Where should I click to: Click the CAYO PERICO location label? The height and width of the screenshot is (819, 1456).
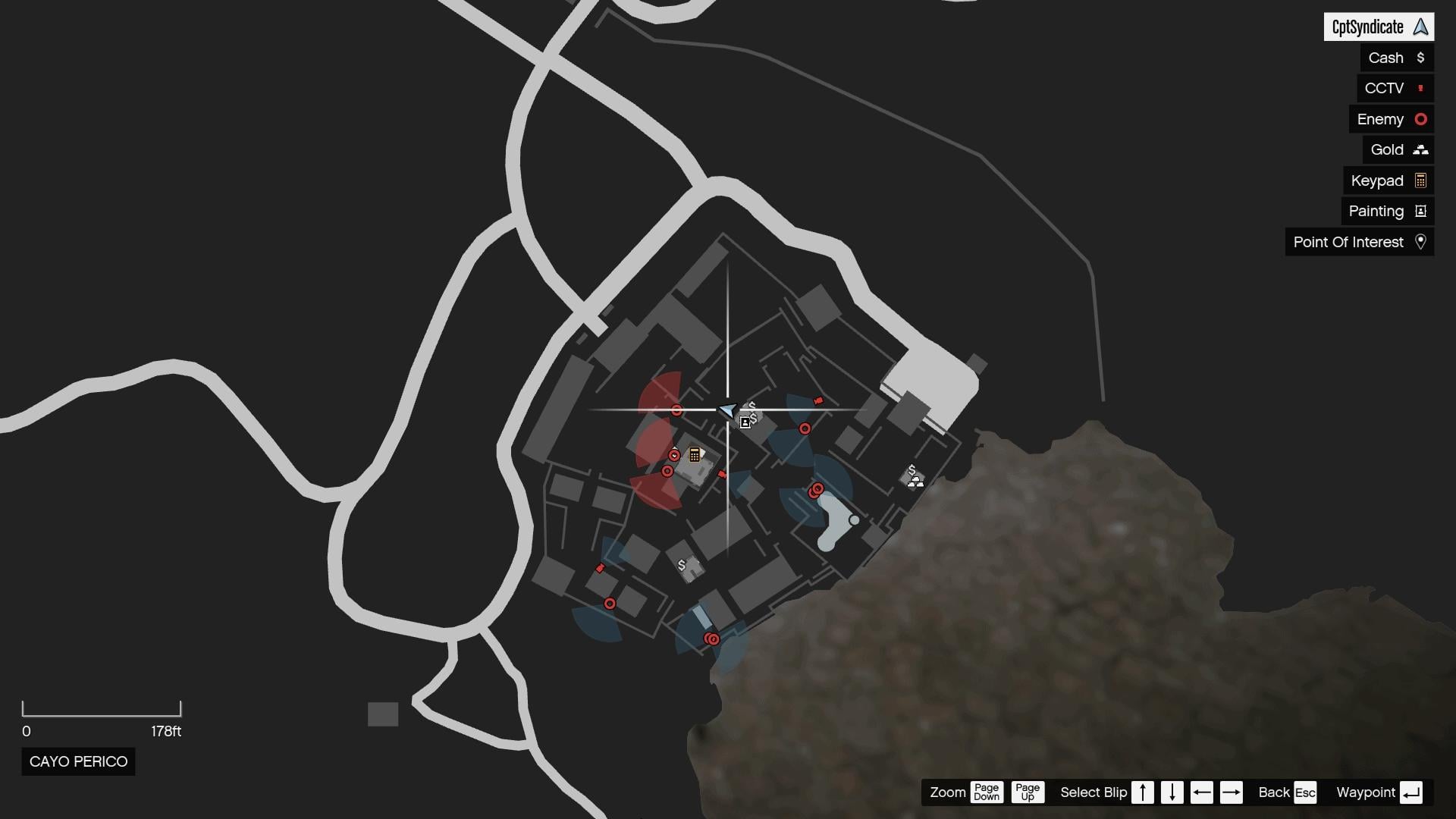pyautogui.click(x=78, y=761)
